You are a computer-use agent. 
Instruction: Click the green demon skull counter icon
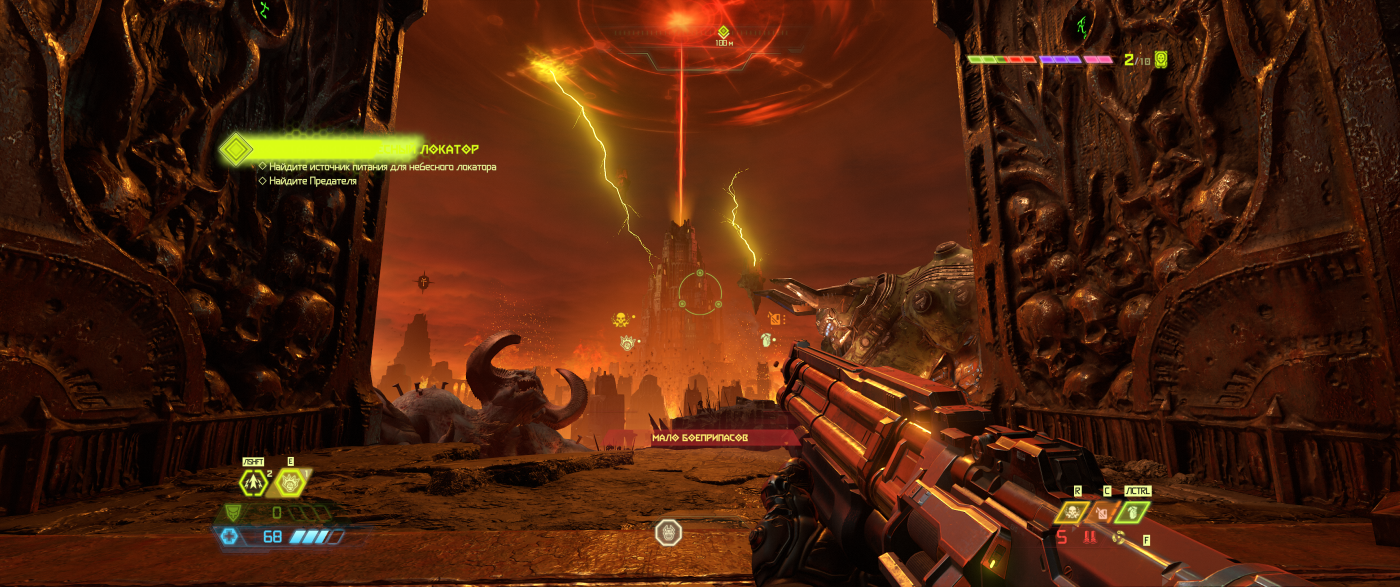pyautogui.click(x=1161, y=59)
